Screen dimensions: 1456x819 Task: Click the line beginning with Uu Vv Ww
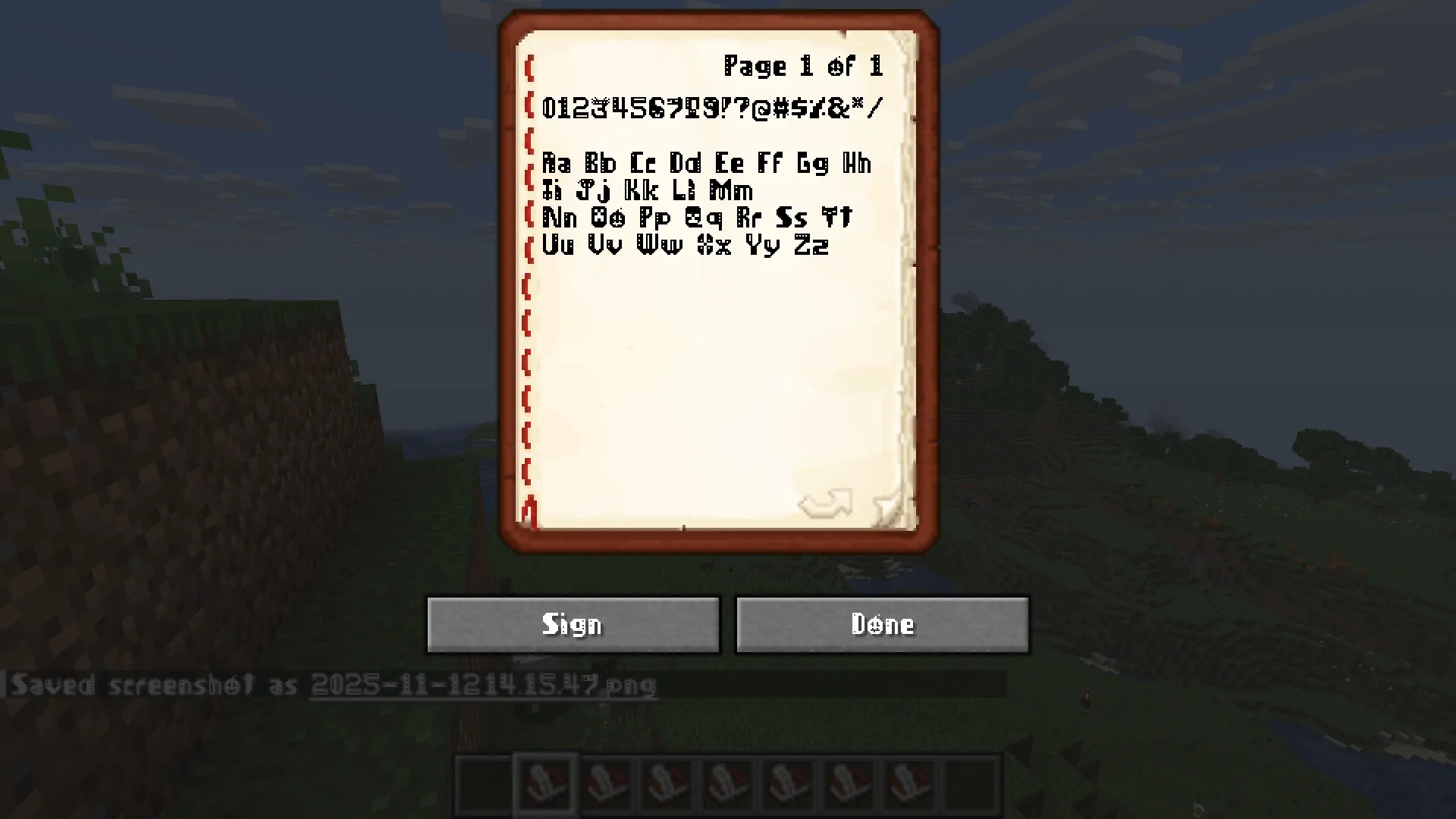tap(686, 244)
